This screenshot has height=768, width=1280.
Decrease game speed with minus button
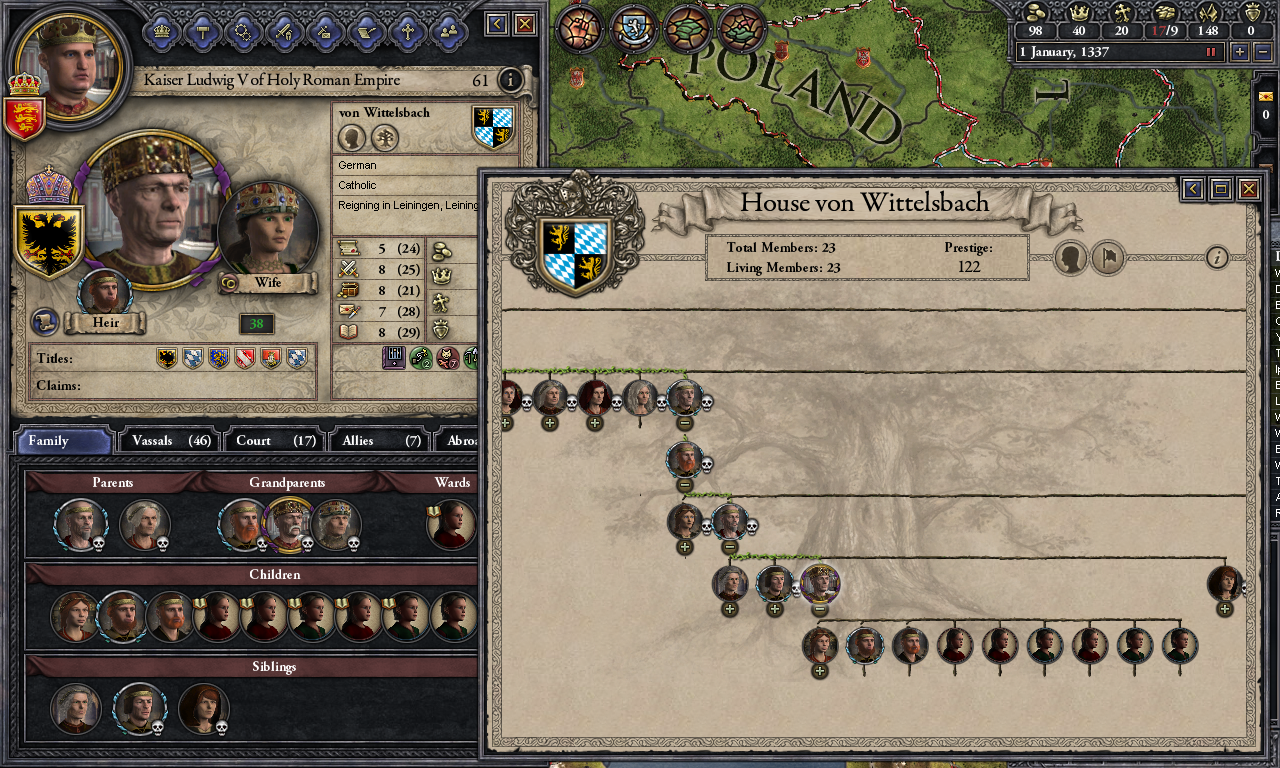[x=1263, y=52]
